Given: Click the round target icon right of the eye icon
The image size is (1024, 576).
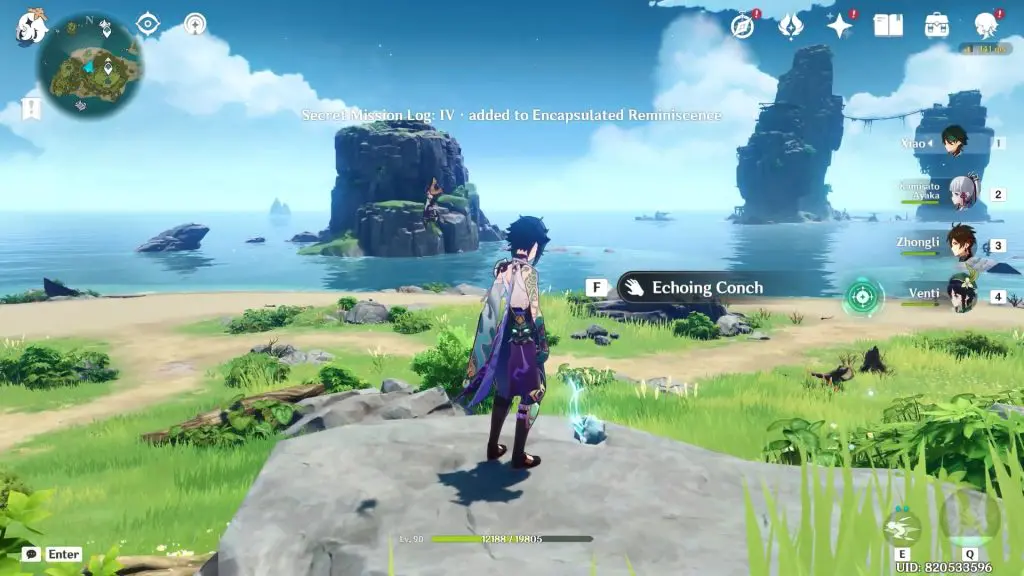Looking at the screenshot, I should click(x=195, y=24).
